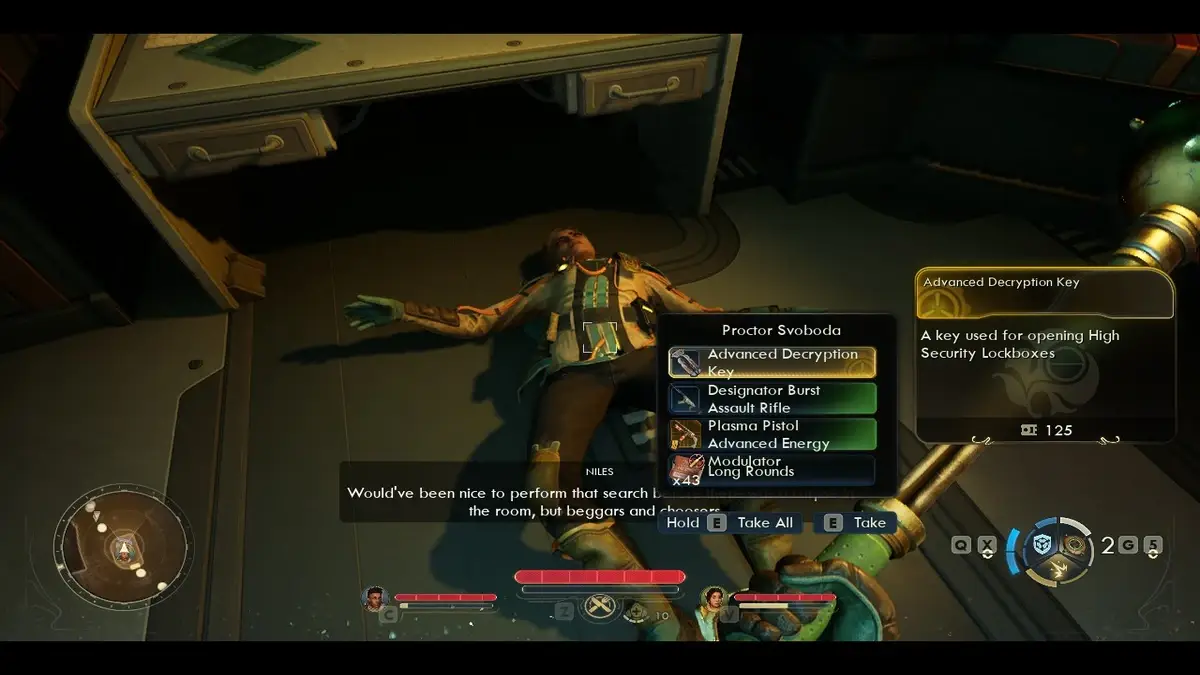This screenshot has width=1200, height=675.
Task: Activate the crossed-tools ability icon
Action: (x=601, y=607)
